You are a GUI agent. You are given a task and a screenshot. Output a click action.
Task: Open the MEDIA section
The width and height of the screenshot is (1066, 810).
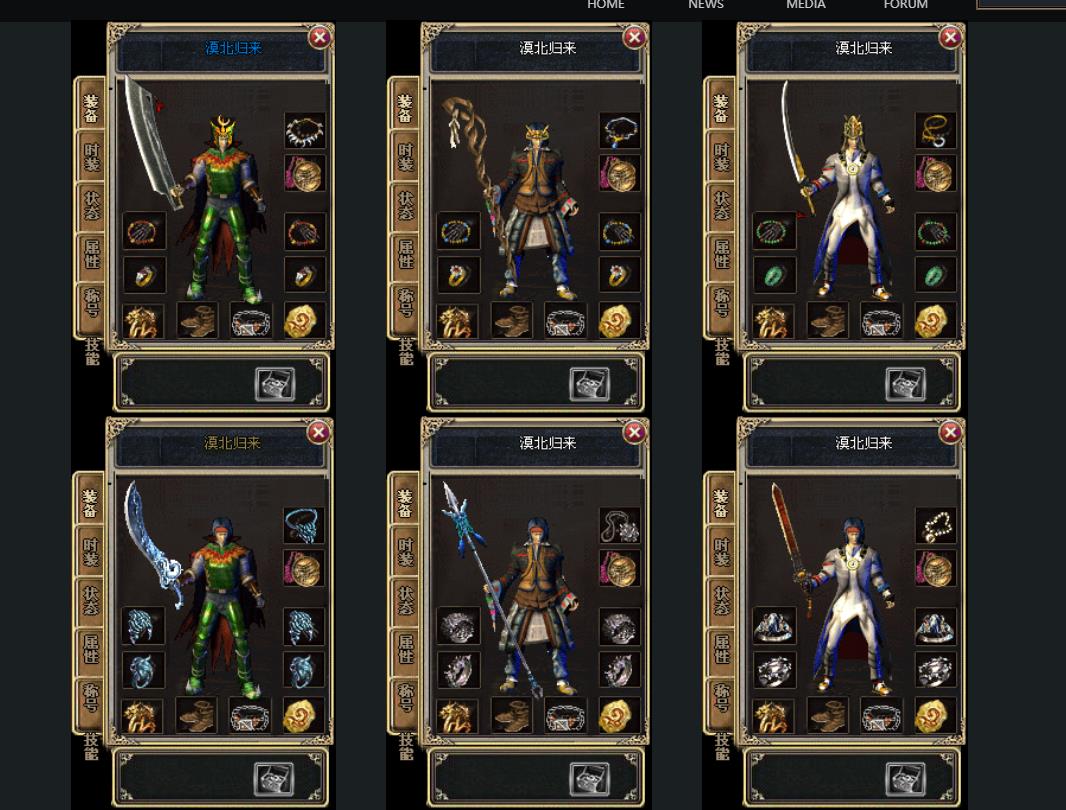pos(805,5)
